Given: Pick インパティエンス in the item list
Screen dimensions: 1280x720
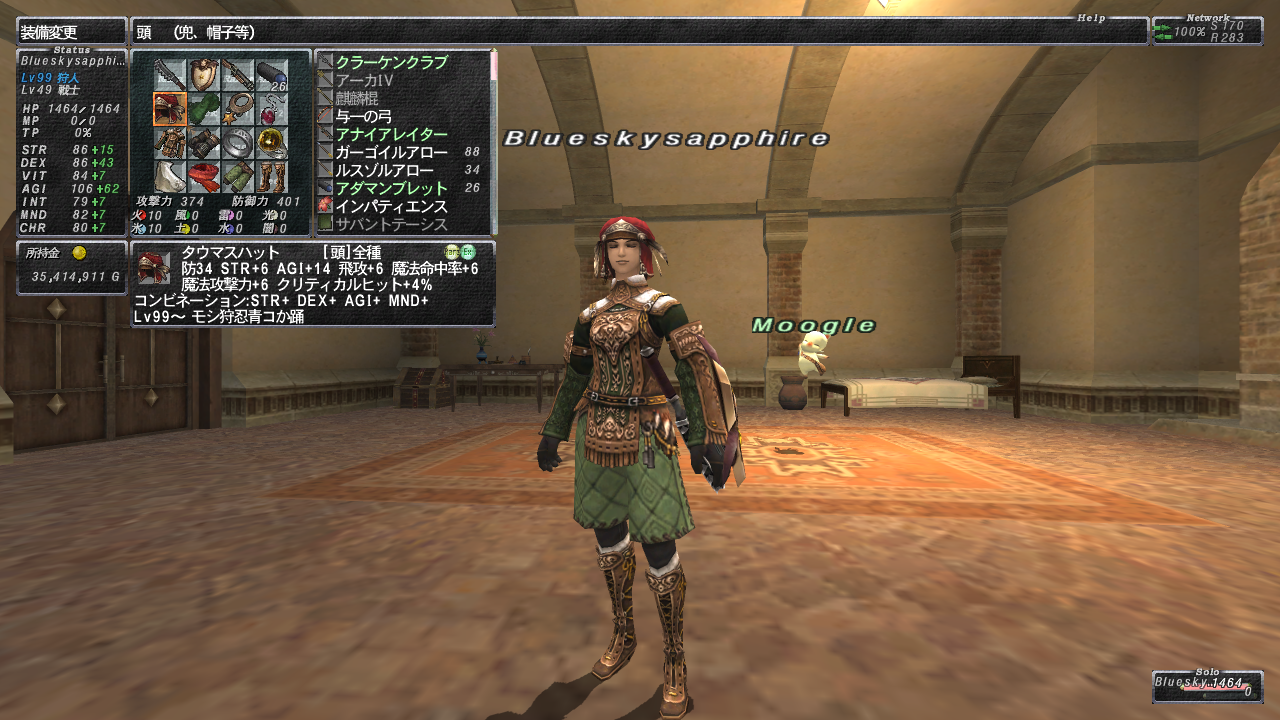Looking at the screenshot, I should pyautogui.click(x=391, y=206).
